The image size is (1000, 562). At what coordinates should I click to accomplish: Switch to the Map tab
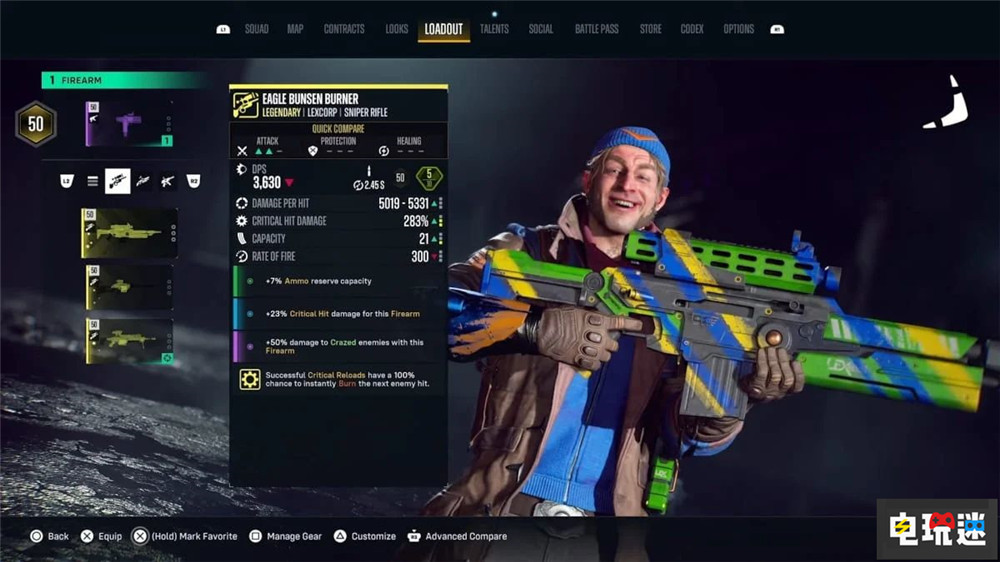tap(295, 29)
